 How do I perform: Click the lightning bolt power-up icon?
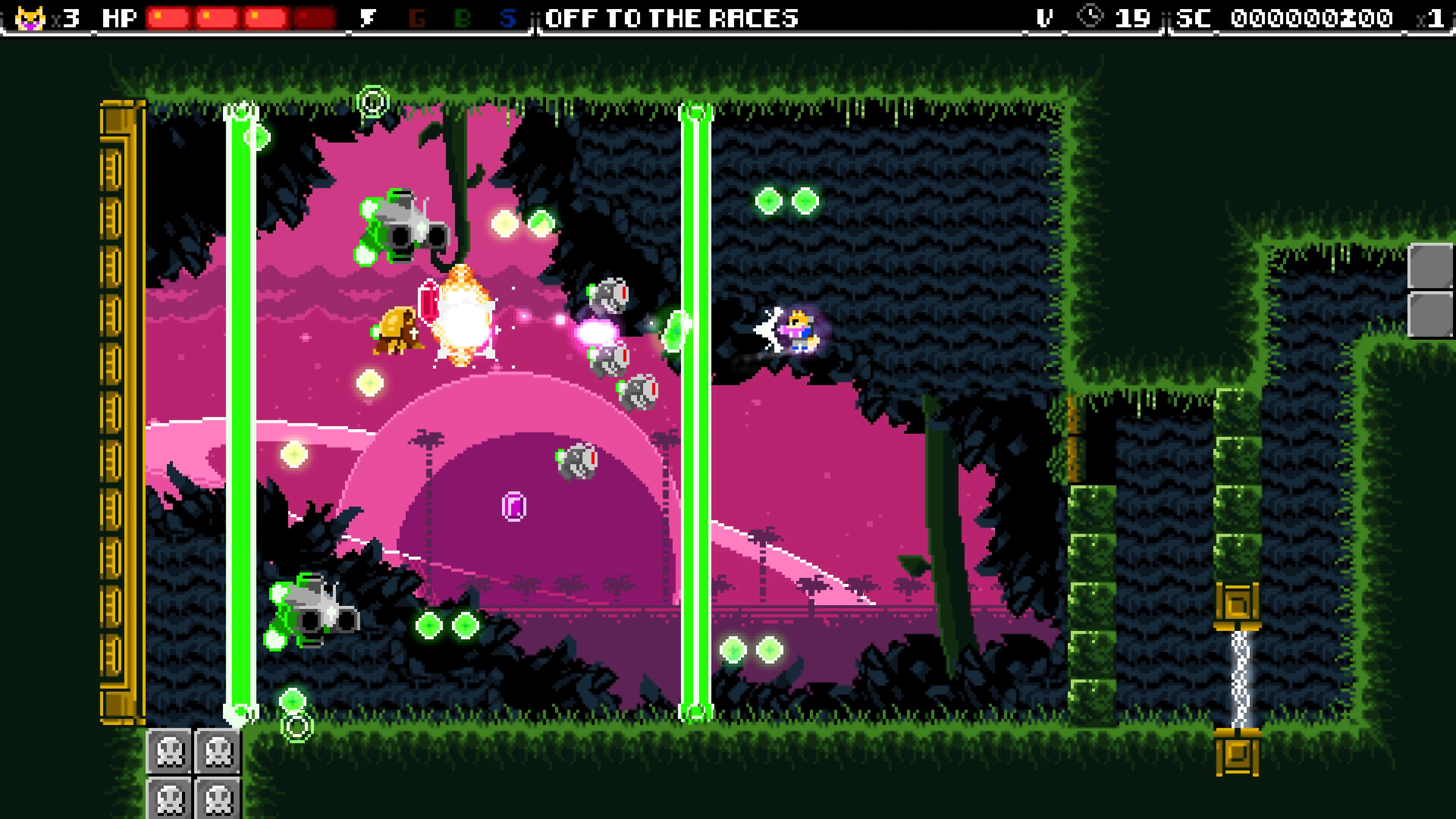[368, 19]
